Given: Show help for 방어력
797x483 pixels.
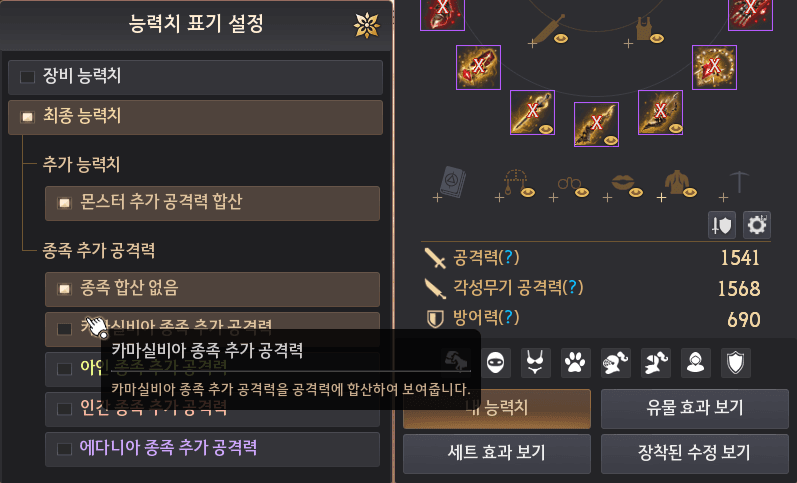Looking at the screenshot, I should click(x=512, y=318).
